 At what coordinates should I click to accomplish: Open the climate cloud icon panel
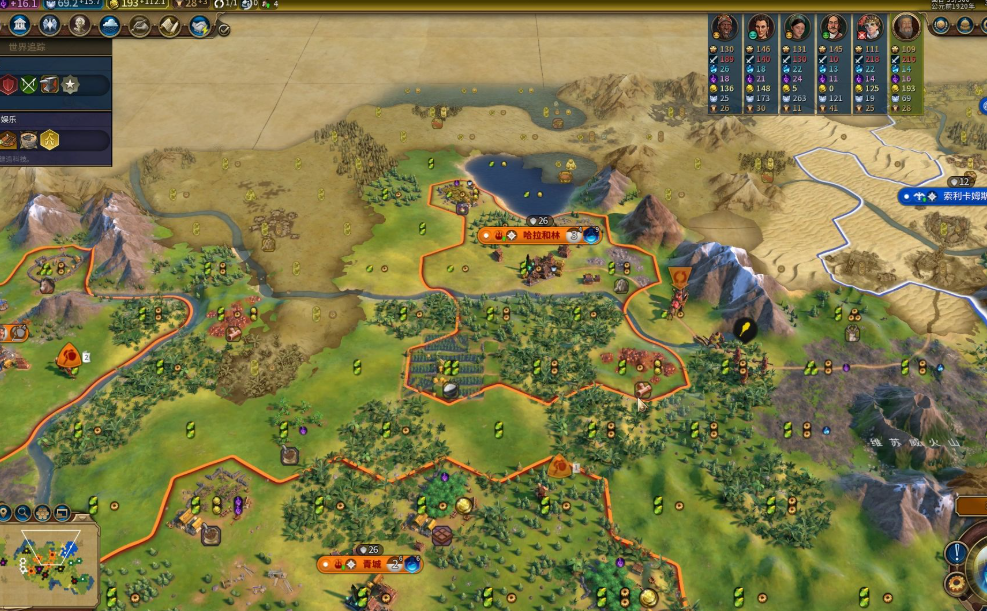(109, 26)
